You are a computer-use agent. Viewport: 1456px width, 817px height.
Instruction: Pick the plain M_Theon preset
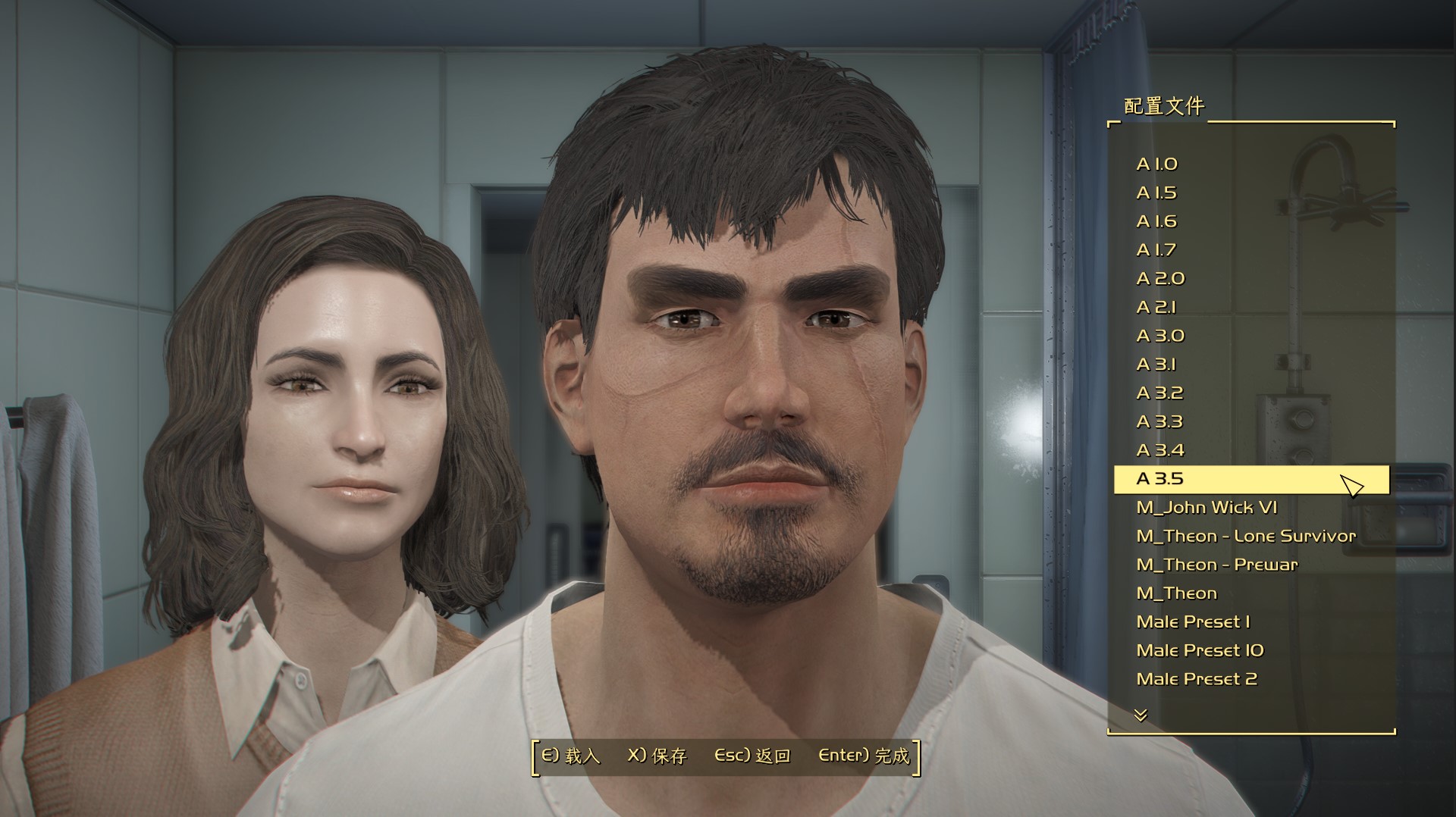[x=1176, y=593]
